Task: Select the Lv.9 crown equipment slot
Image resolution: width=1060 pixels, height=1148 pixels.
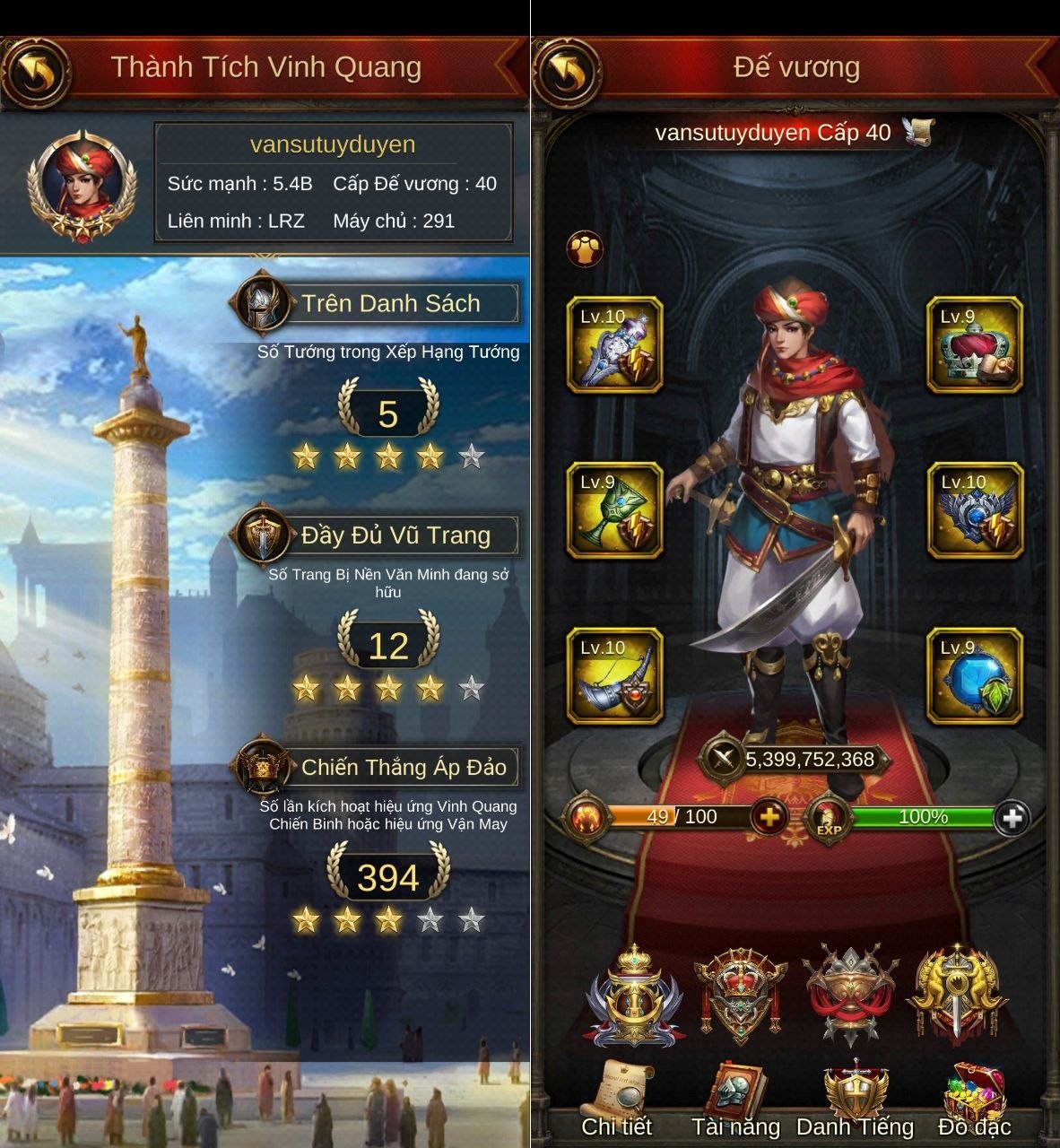Action: tap(975, 345)
